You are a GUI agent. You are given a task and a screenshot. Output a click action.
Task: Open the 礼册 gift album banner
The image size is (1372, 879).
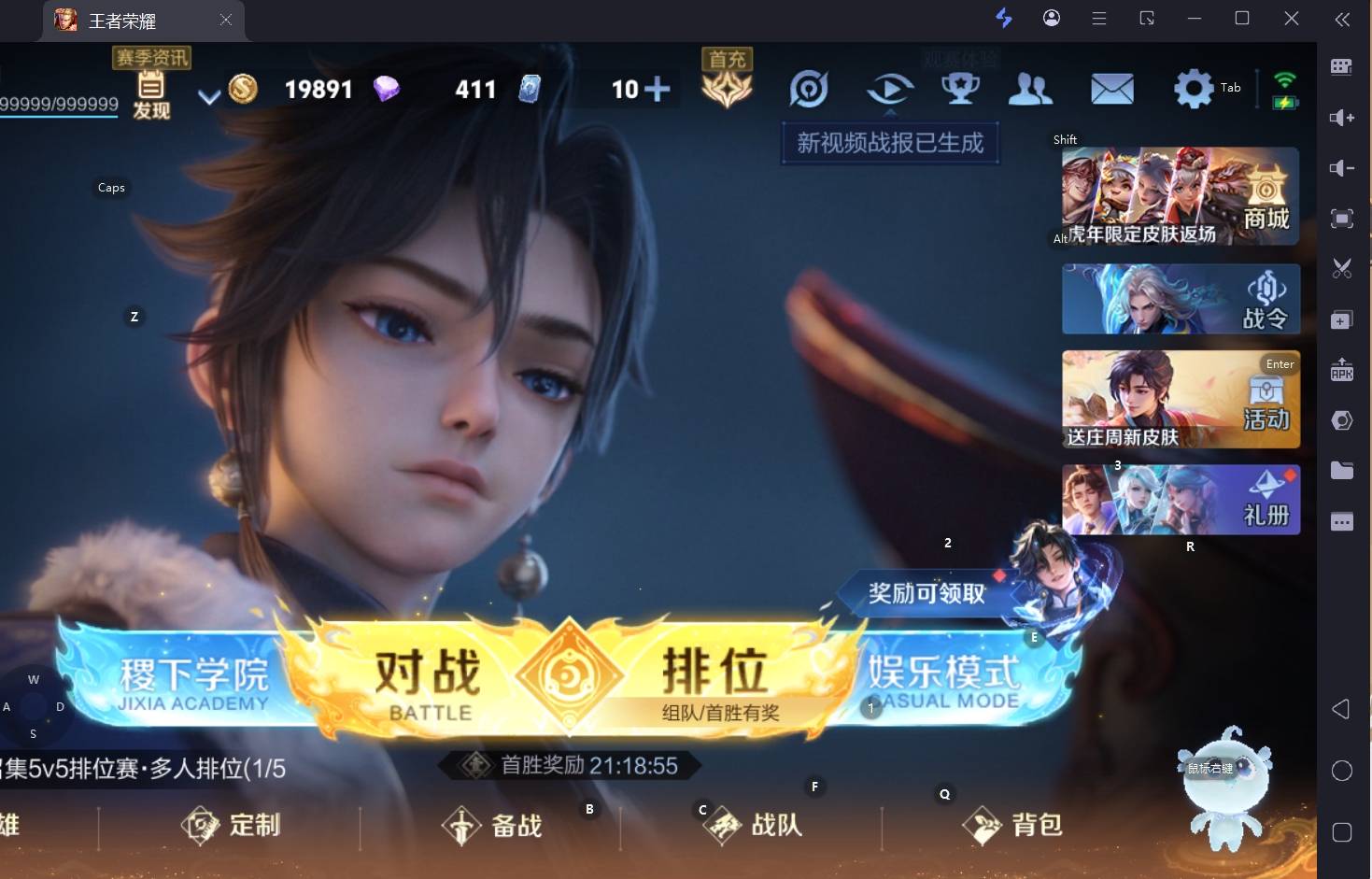click(1180, 500)
